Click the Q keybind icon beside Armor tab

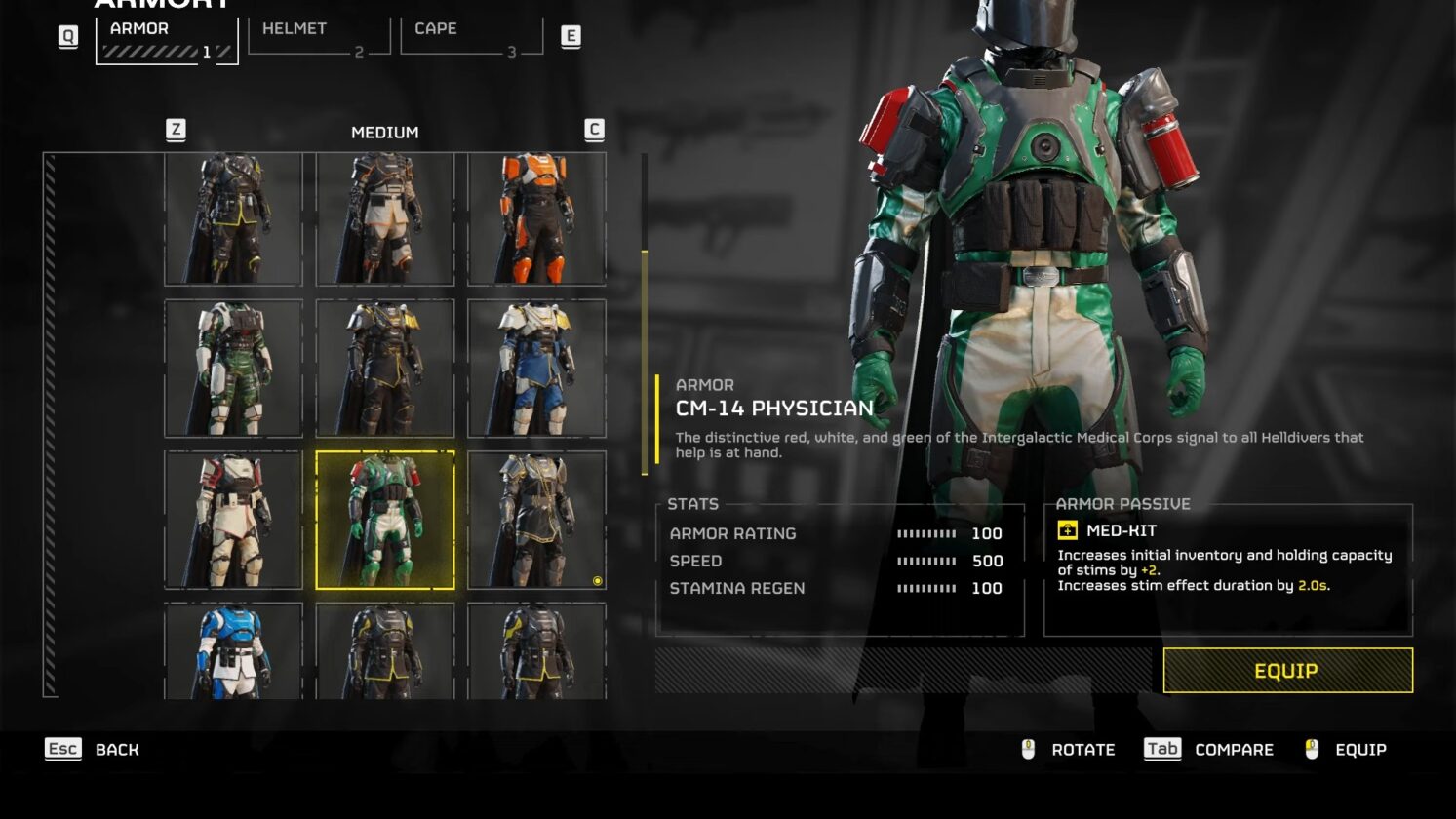[x=68, y=37]
